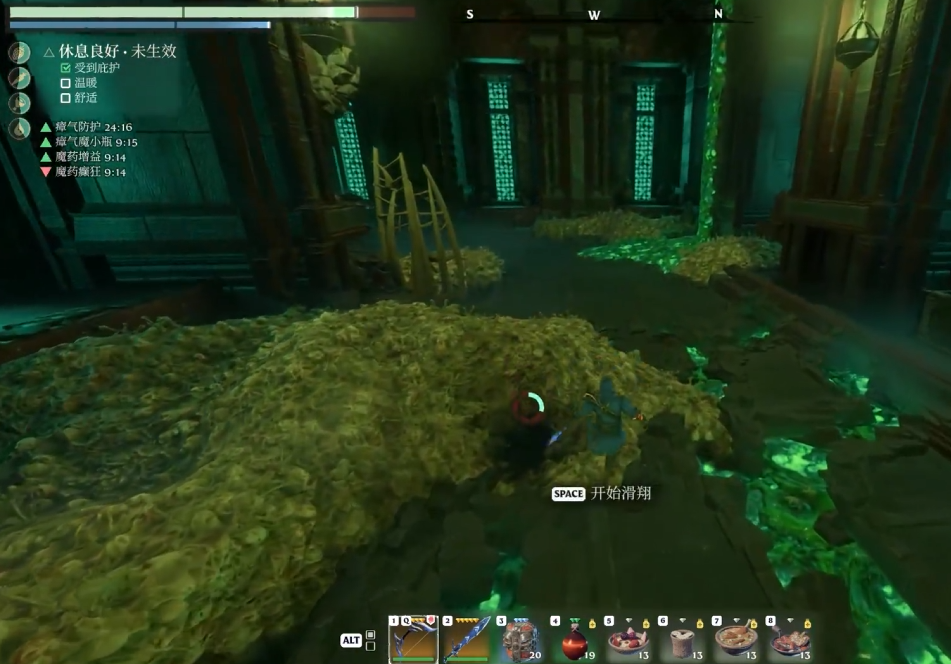Equip the blue blade in slot 2

[467, 639]
